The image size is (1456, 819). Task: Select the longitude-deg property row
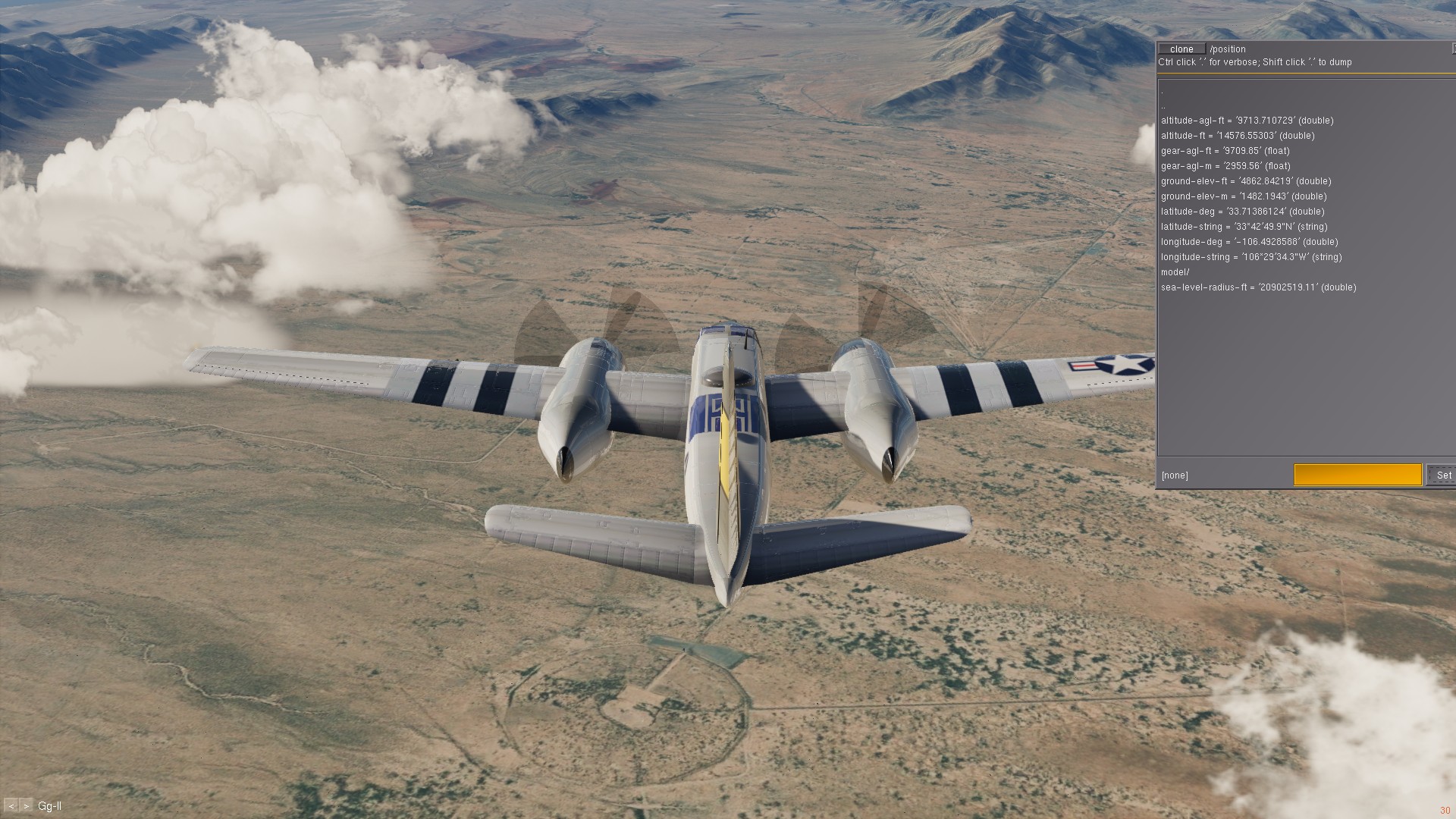pyautogui.click(x=1249, y=242)
